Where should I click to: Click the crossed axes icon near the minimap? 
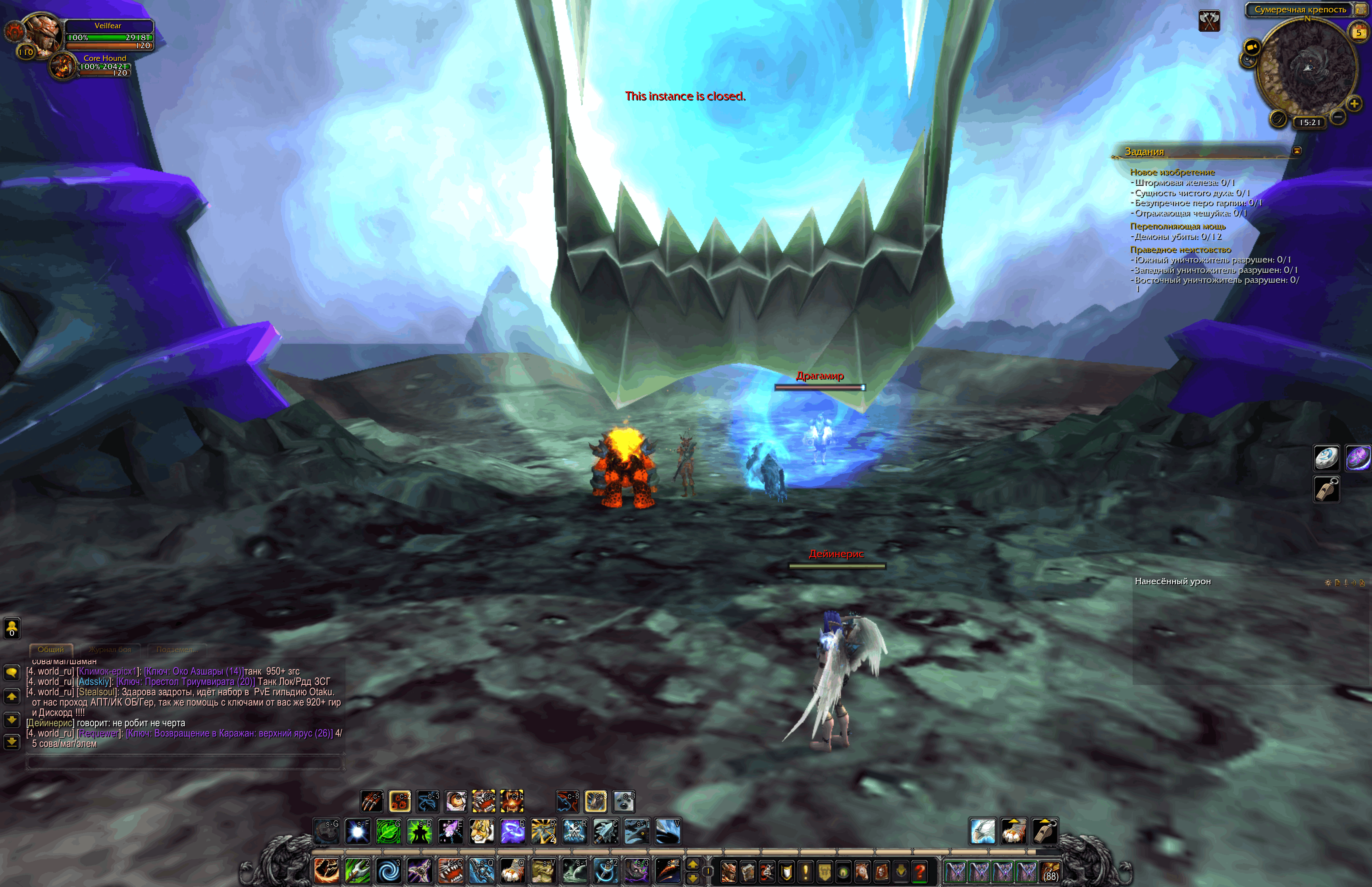coord(1209,21)
